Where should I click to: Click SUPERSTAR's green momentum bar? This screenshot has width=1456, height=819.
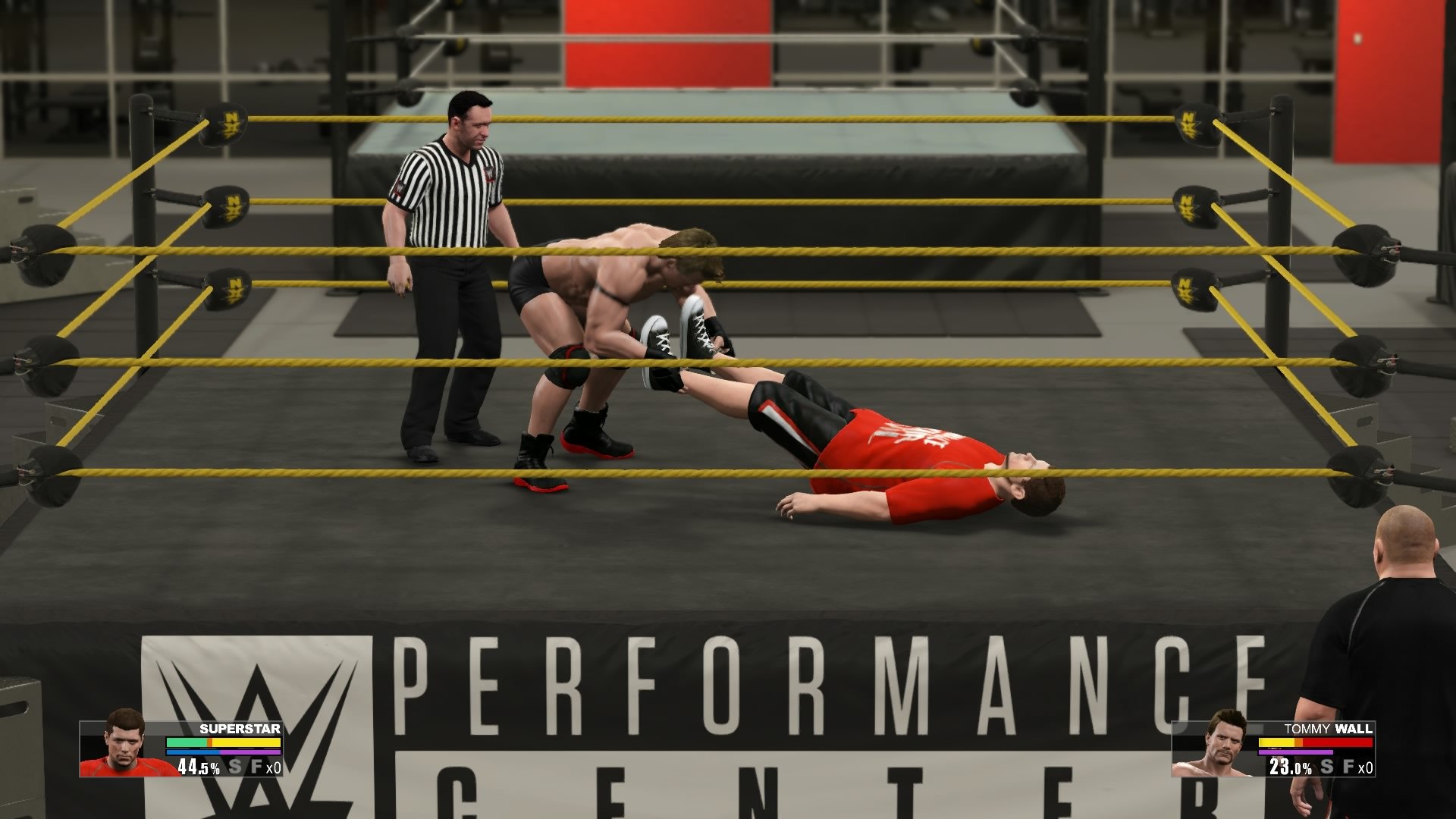[187, 742]
